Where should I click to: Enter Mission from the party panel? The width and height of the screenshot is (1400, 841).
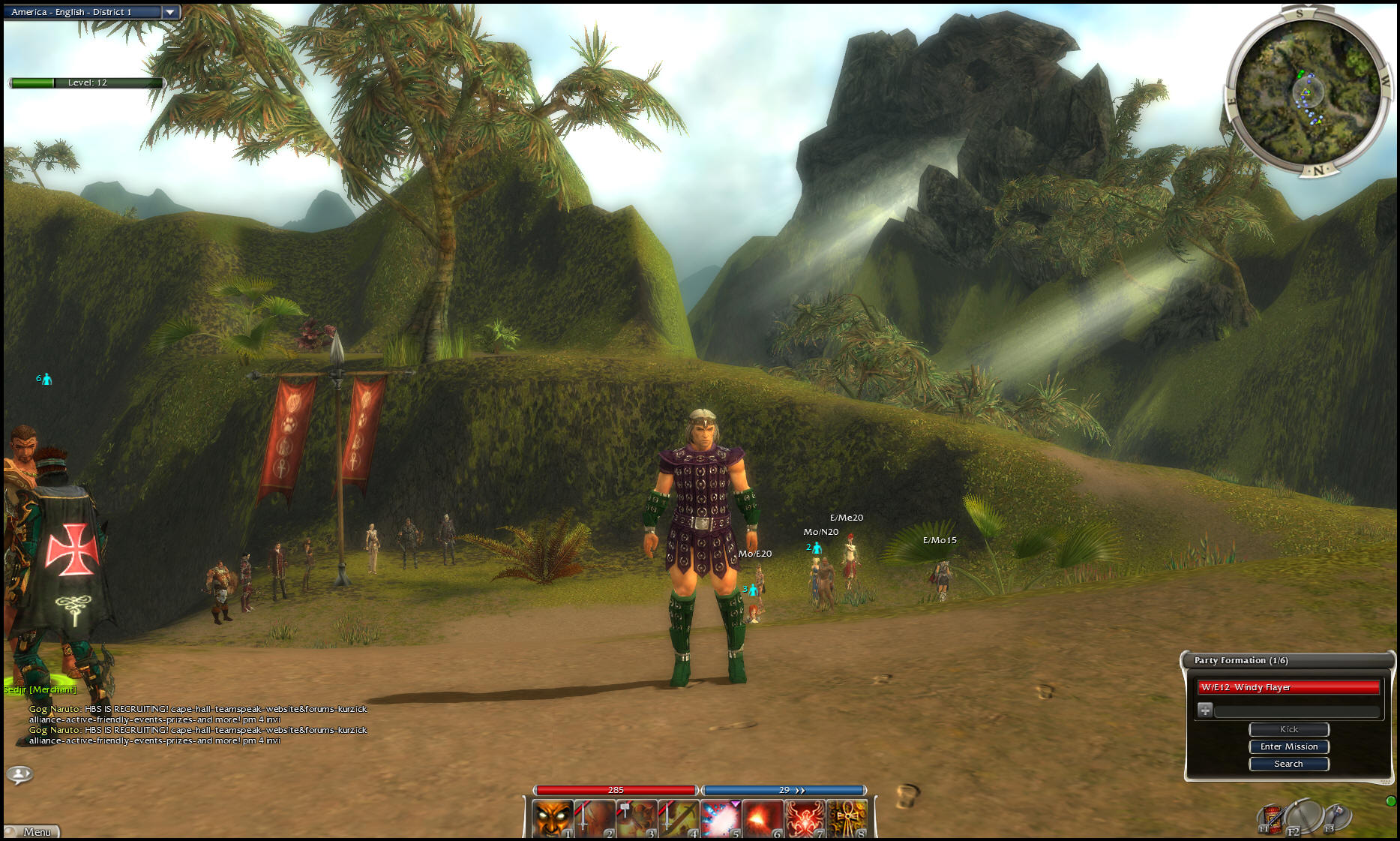pyautogui.click(x=1288, y=746)
